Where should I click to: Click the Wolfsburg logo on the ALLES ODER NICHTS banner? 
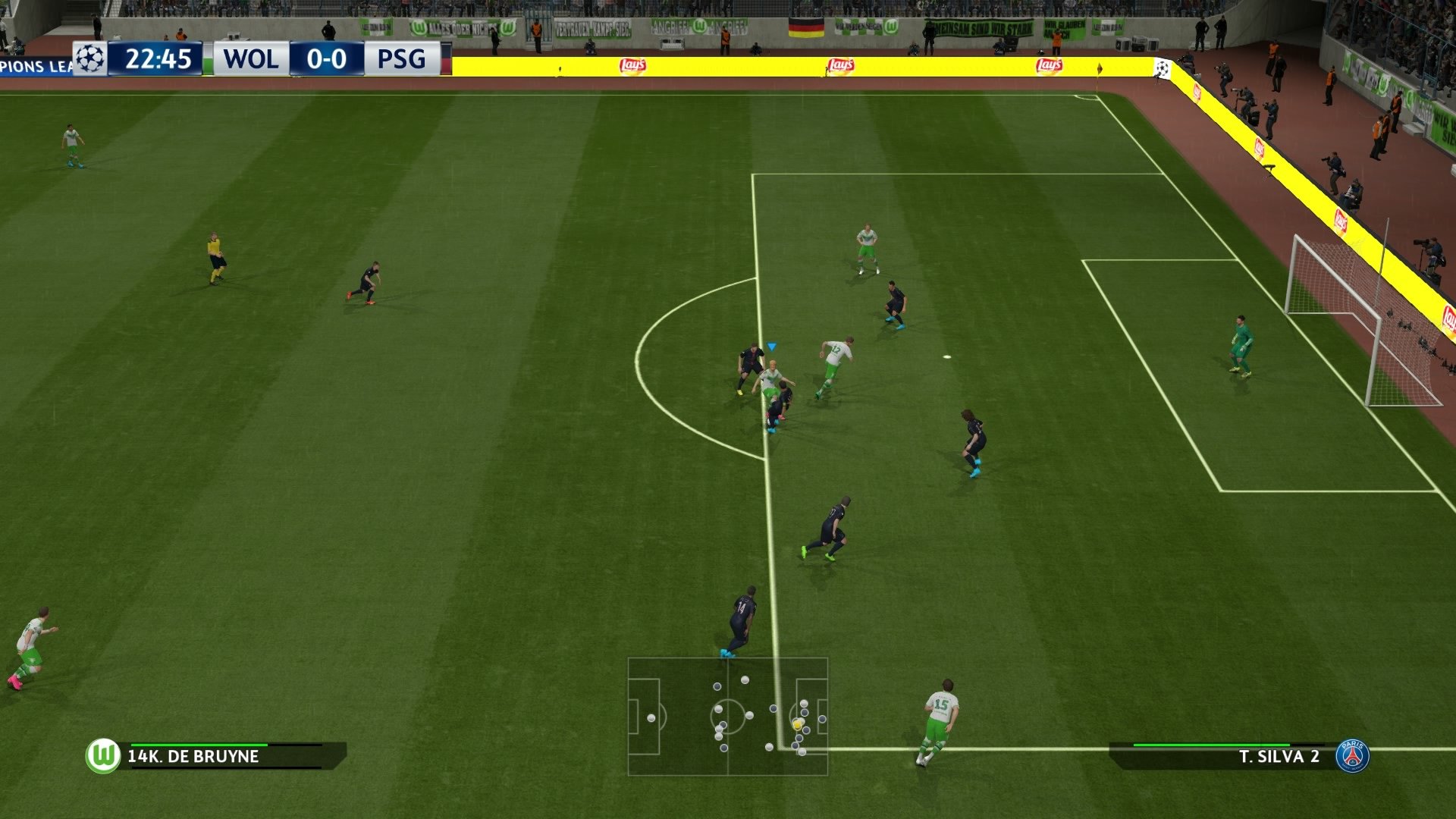point(419,27)
